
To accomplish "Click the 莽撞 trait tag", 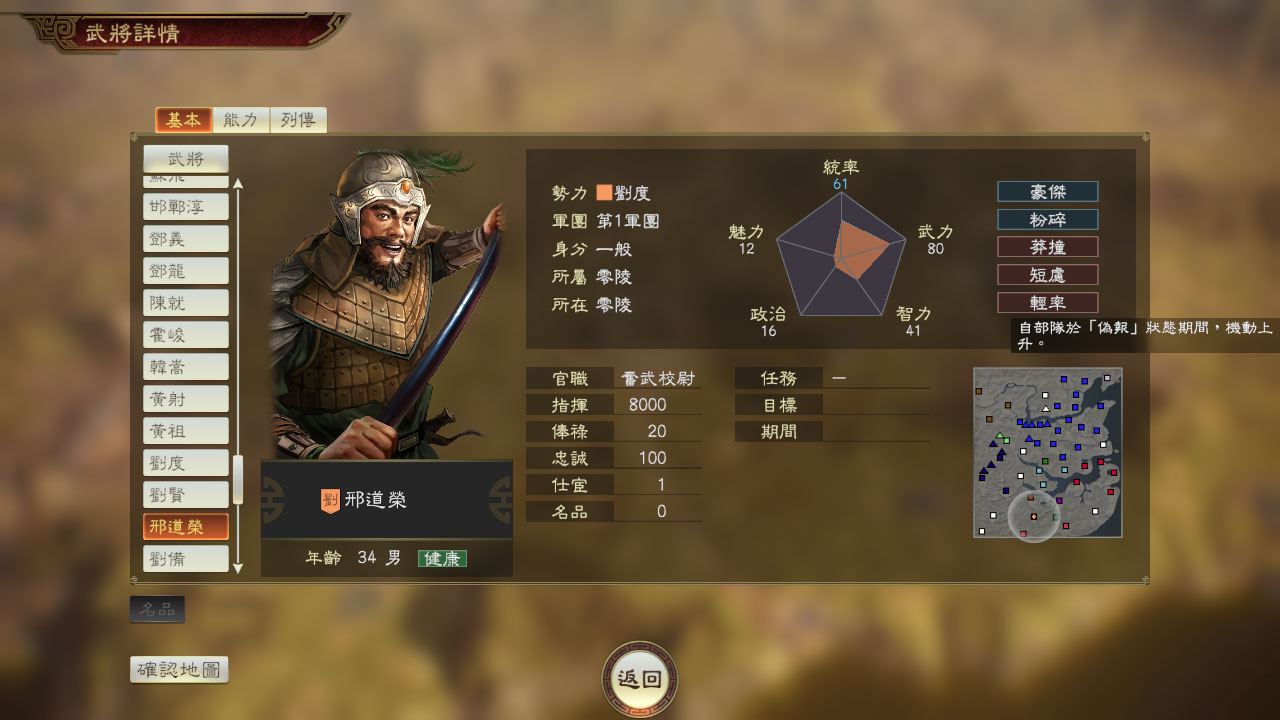I will (x=1047, y=247).
